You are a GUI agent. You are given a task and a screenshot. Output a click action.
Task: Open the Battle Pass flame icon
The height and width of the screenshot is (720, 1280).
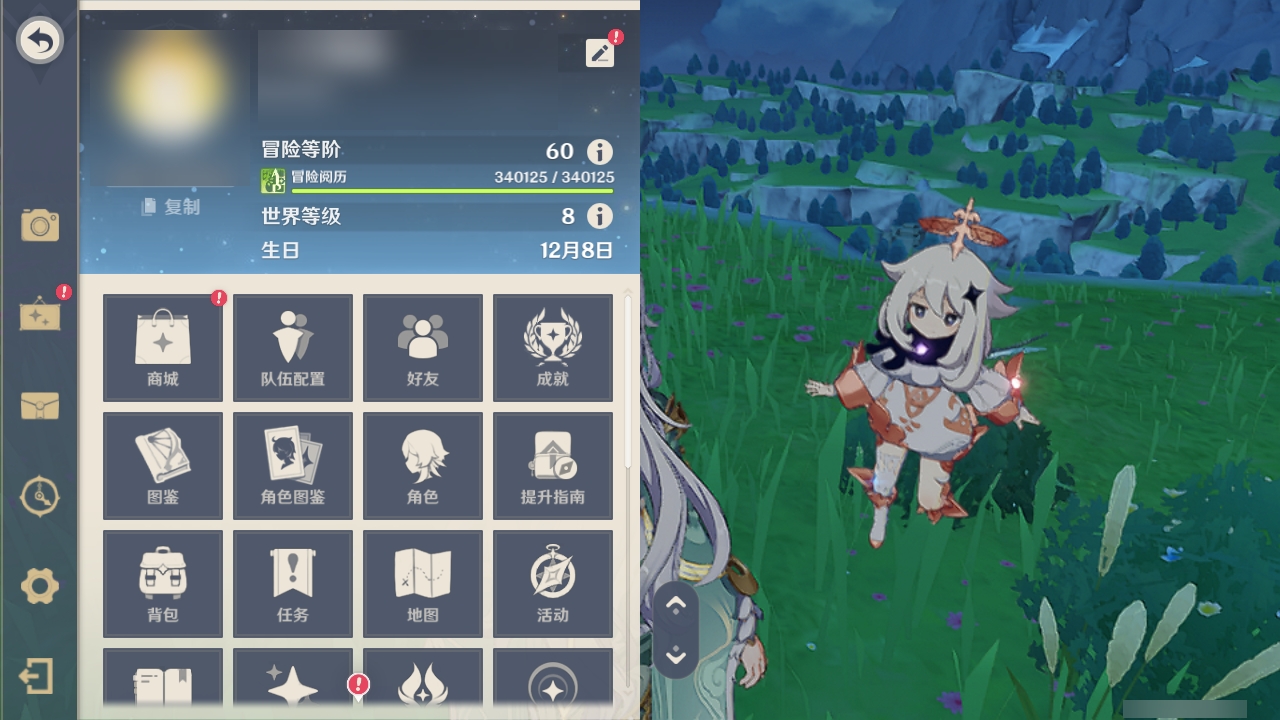pyautogui.click(x=423, y=690)
